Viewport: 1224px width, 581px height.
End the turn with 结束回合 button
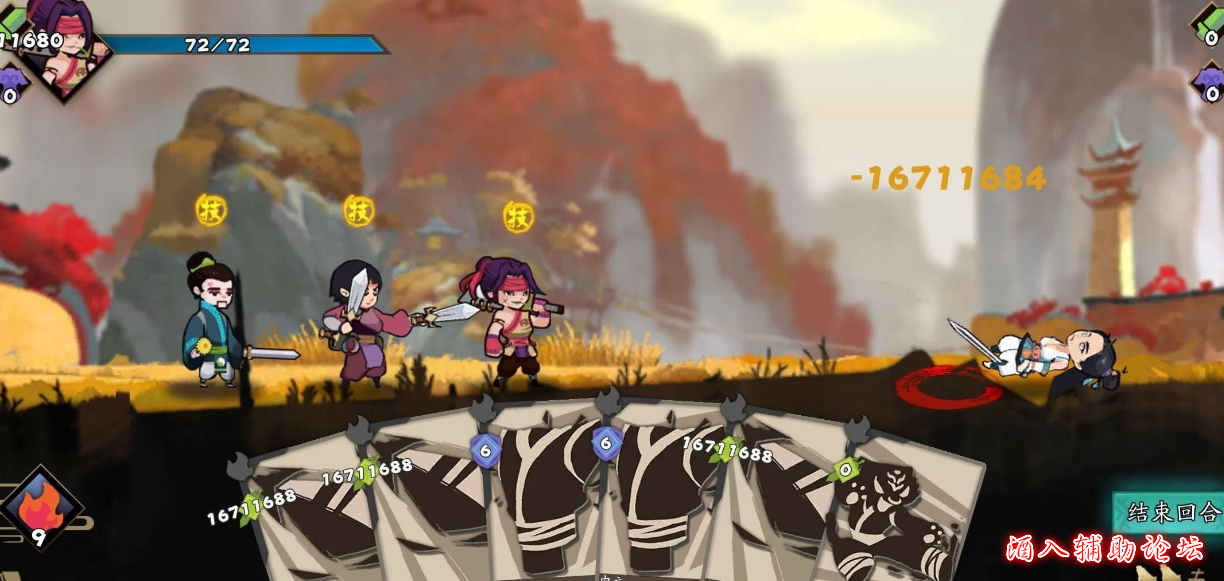(x=1172, y=513)
